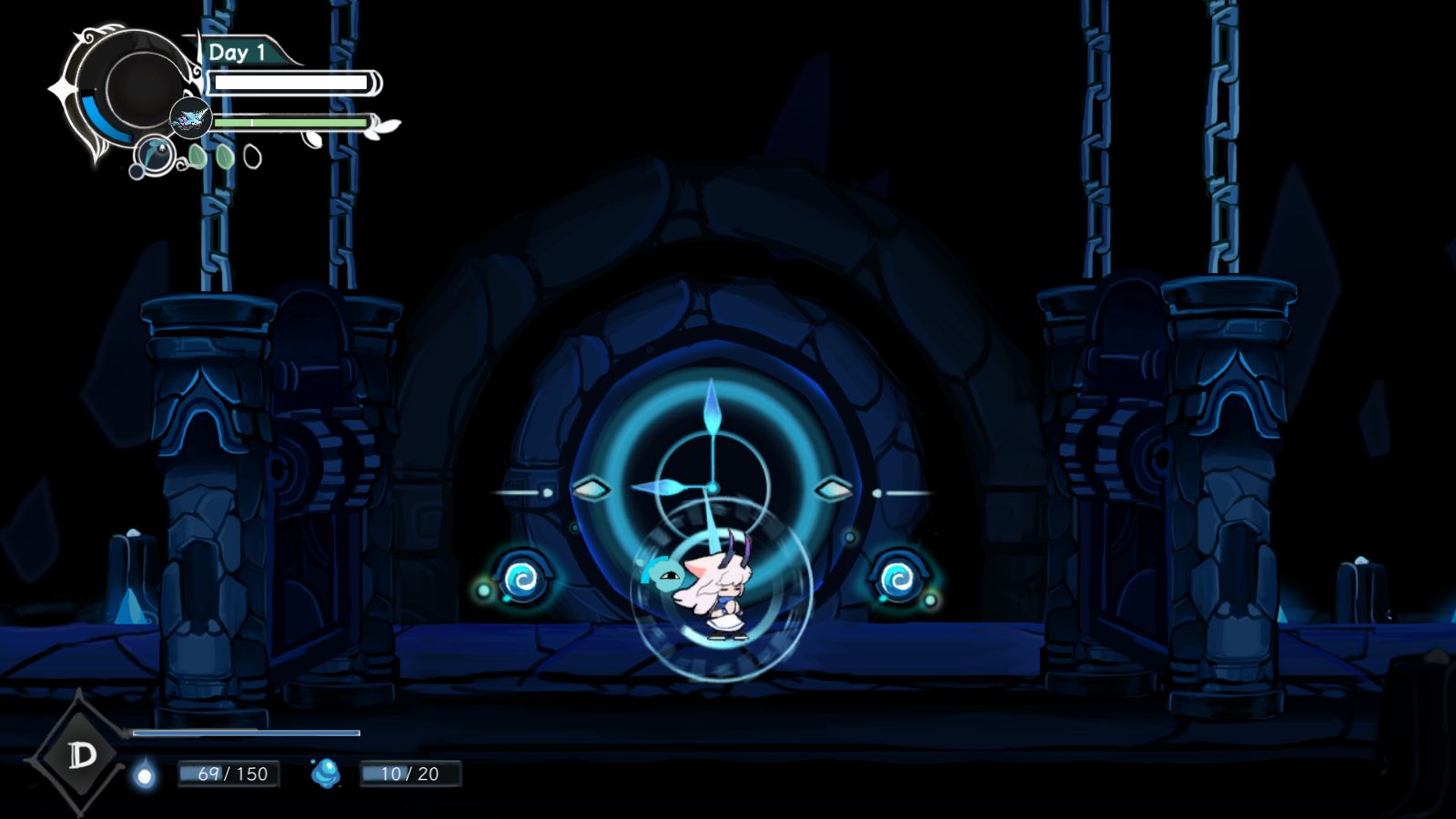This screenshot has height=819, width=1456.
Task: Click the glowing white soul flame icon
Action: click(145, 775)
